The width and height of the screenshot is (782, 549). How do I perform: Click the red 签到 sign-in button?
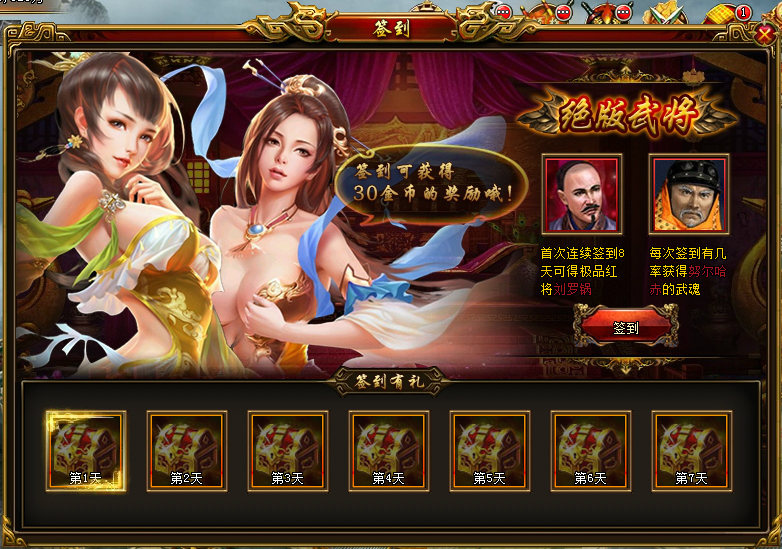click(x=626, y=327)
